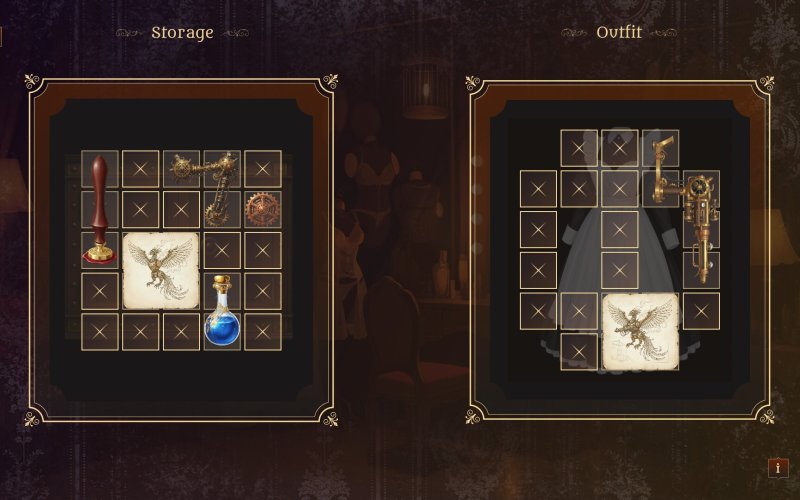Choose the brass geared arm in Storage
The height and width of the screenshot is (500, 800).
coord(208,180)
